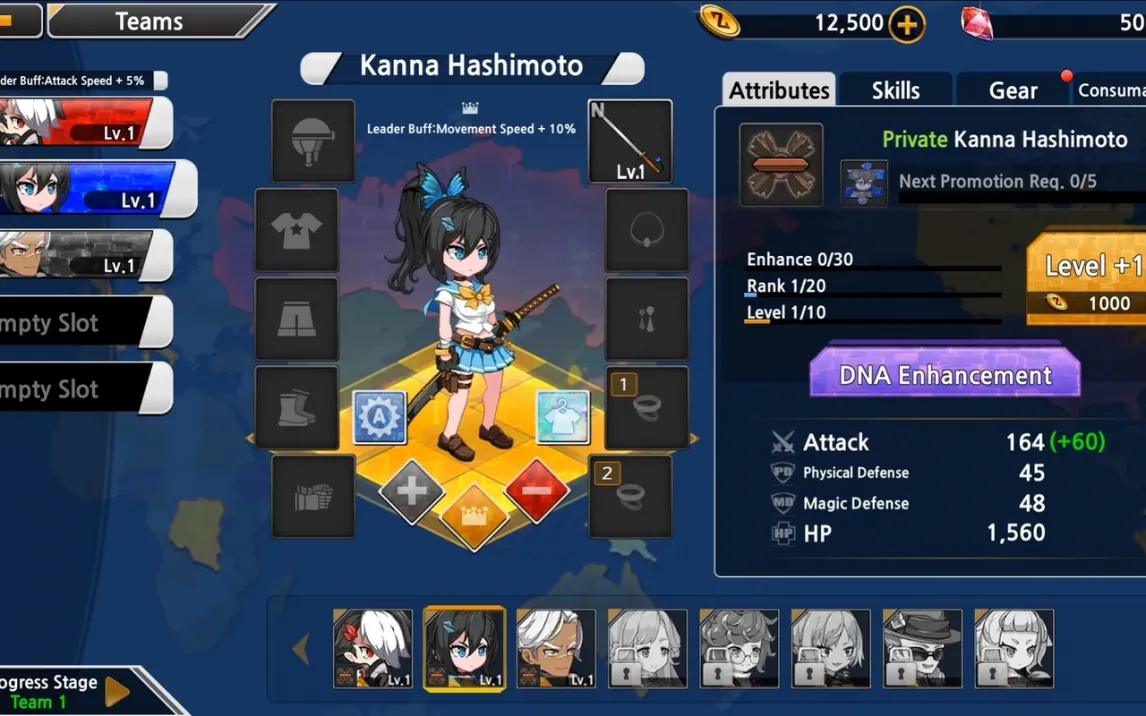Select the first Empty Slot team entry
1146x716 pixels.
(80, 323)
